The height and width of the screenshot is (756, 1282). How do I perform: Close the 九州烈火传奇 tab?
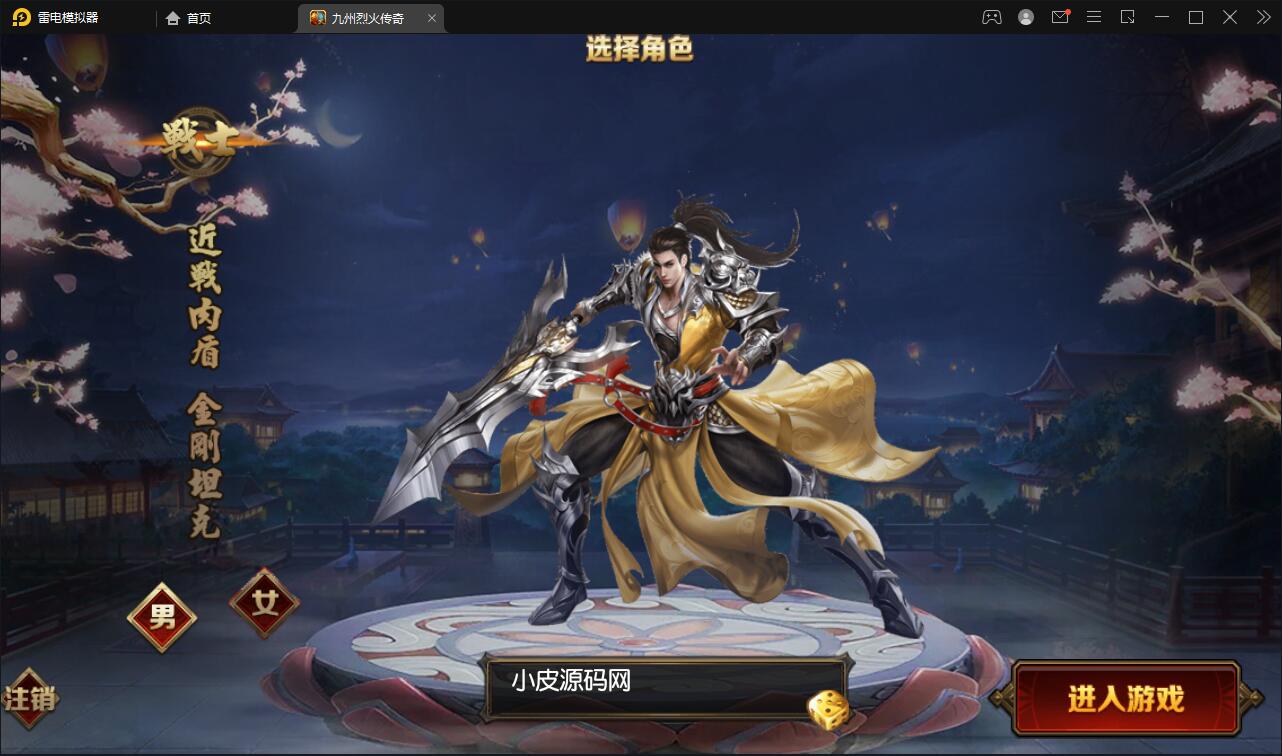click(x=431, y=17)
